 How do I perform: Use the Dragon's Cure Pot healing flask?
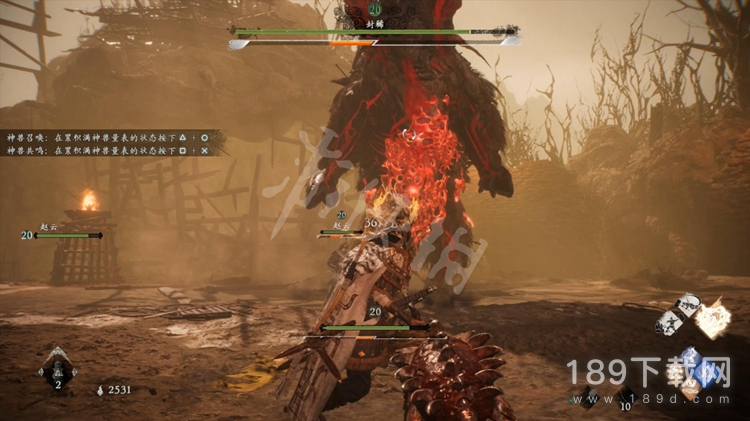tap(57, 370)
